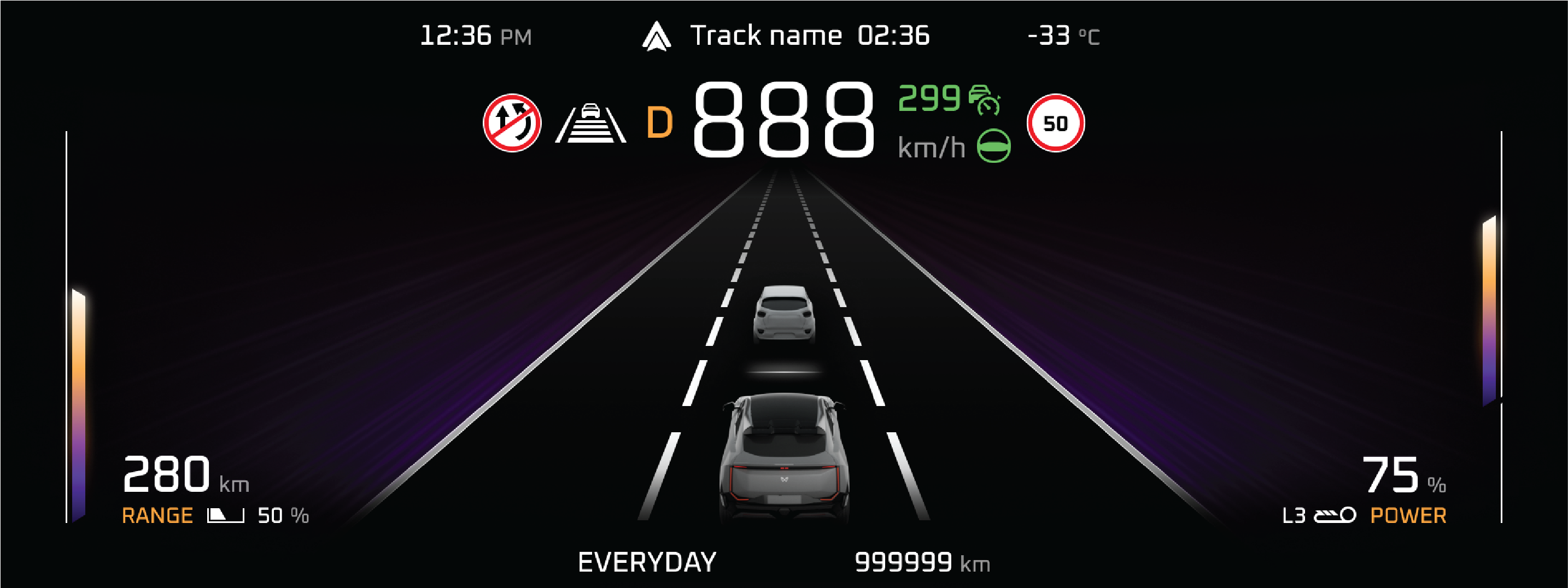This screenshot has height=588, width=1568.
Task: Select the L3 regeneration level icon
Action: [x=1334, y=515]
